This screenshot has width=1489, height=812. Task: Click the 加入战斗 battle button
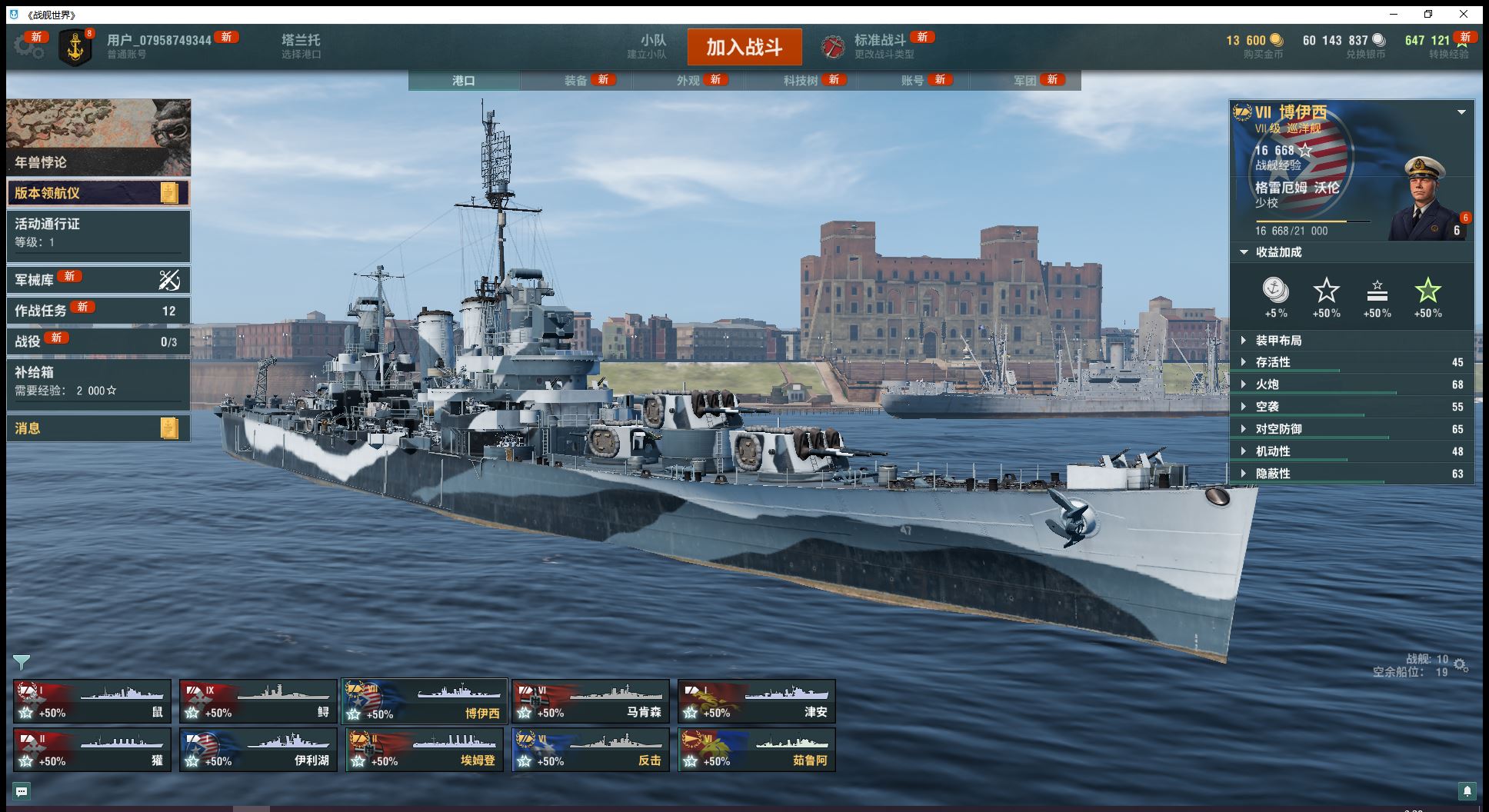point(744,47)
